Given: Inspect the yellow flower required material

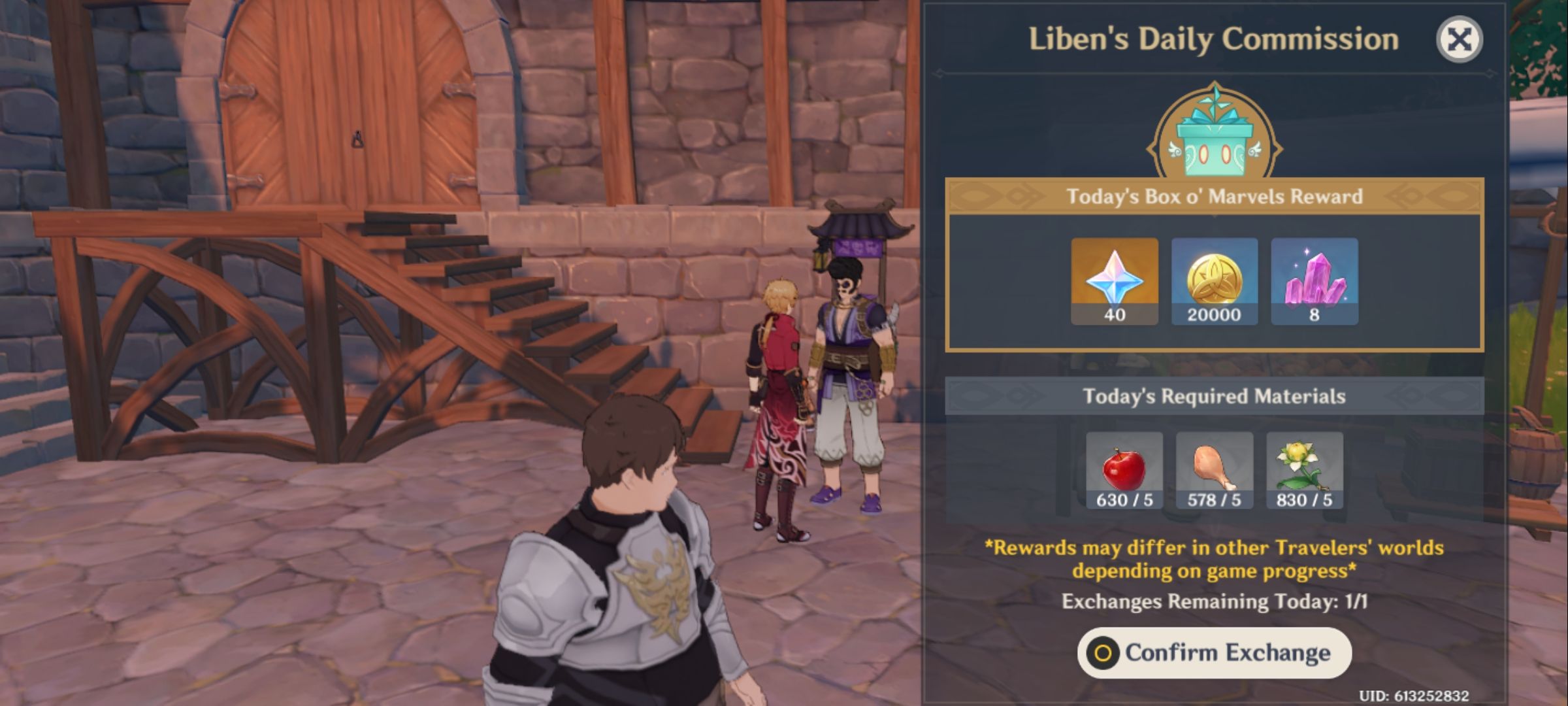Looking at the screenshot, I should [x=1304, y=471].
